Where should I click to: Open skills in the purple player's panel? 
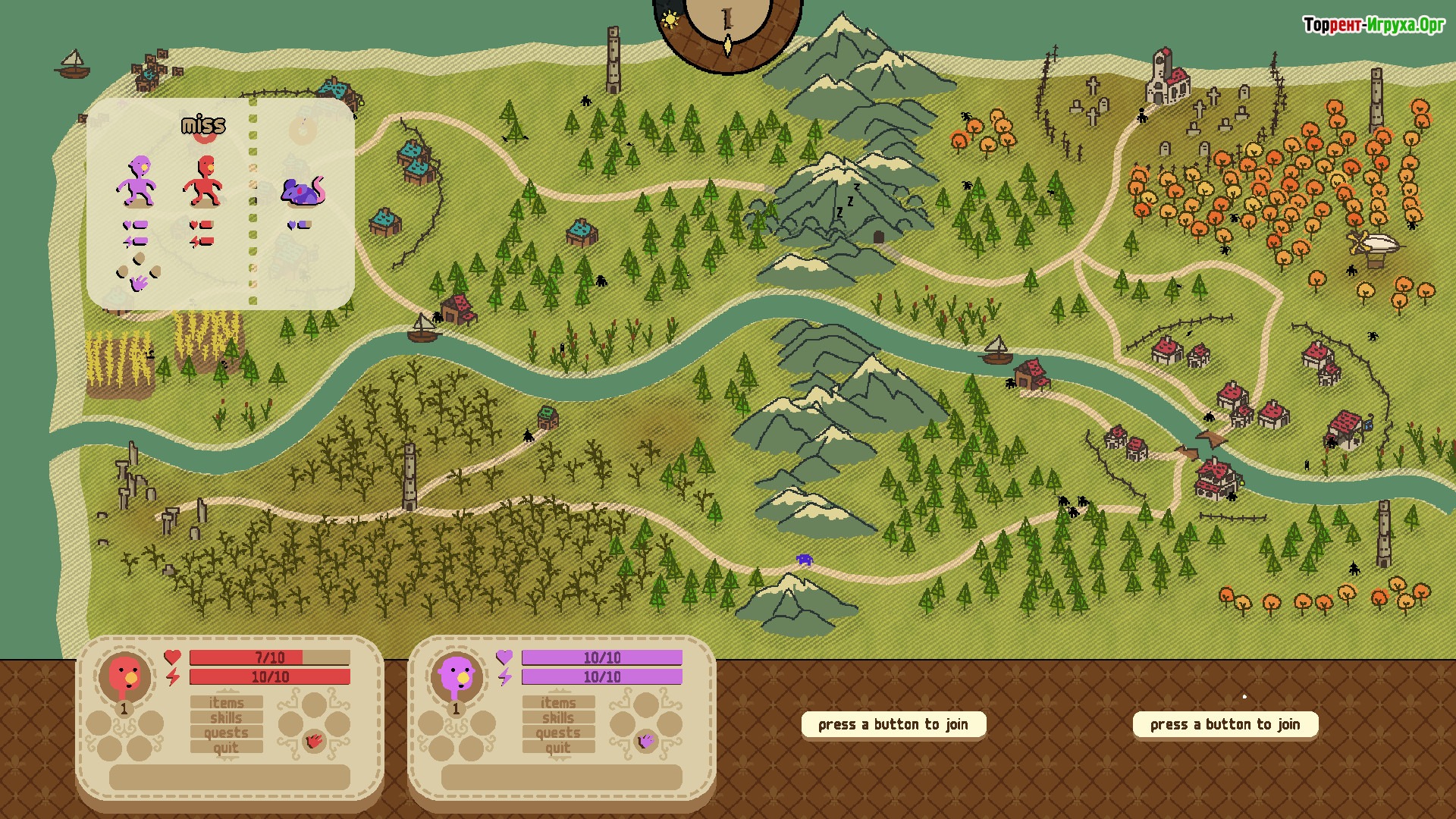pos(558,718)
